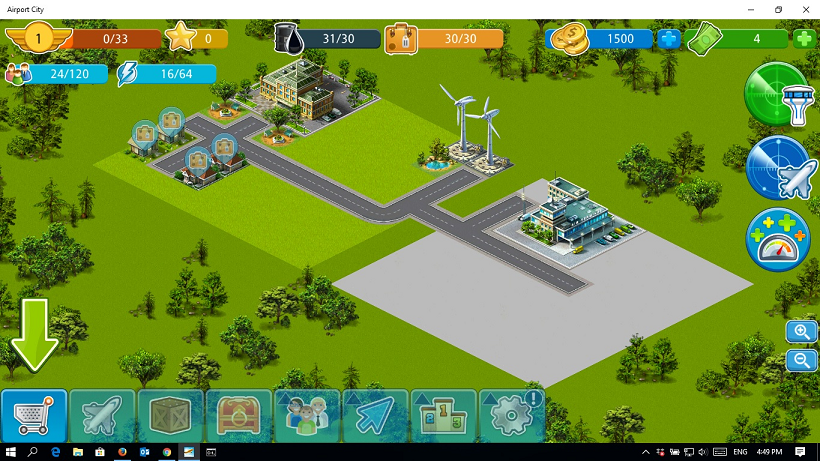The width and height of the screenshot is (820, 461).
Task: Zoom out with the magnifier minus button
Action: click(x=801, y=361)
